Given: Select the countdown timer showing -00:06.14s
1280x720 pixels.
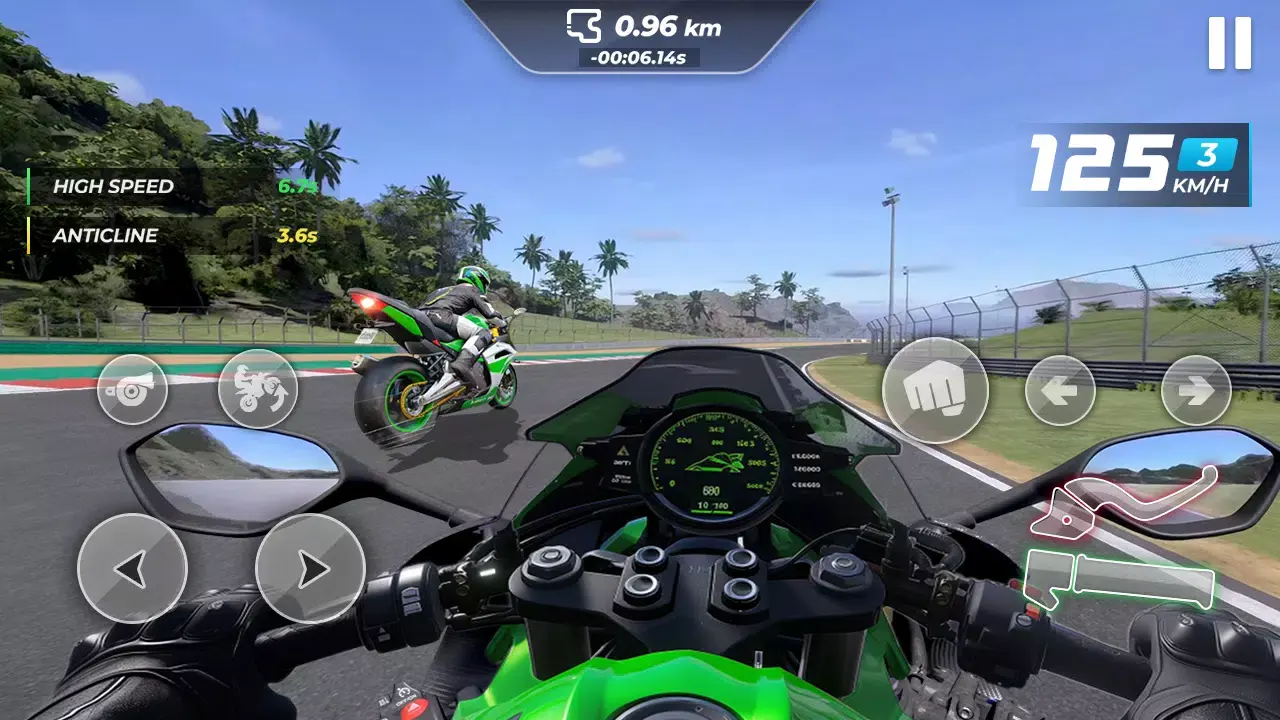Looking at the screenshot, I should pos(640,57).
